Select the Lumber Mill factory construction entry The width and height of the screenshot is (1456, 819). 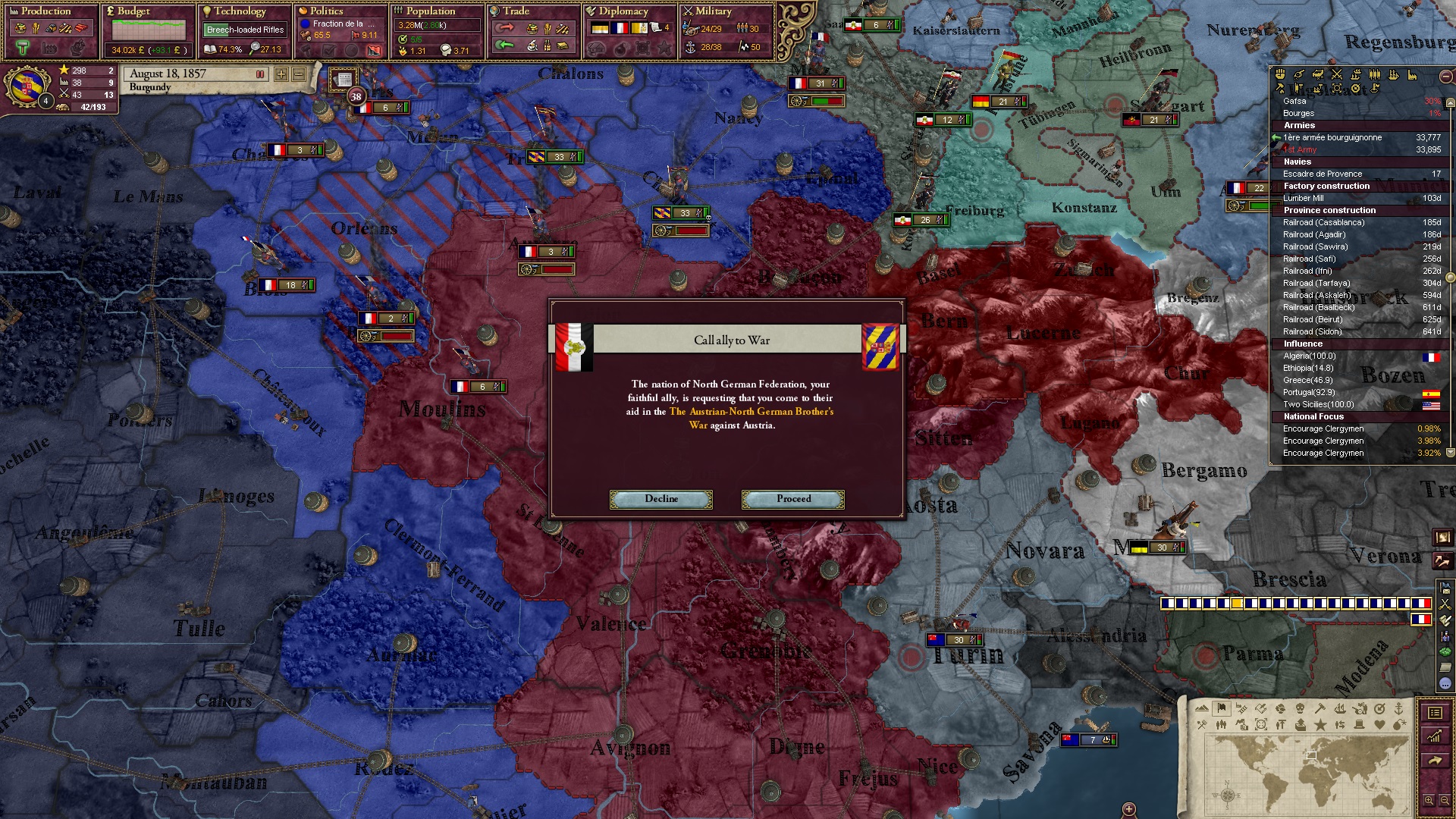tap(1303, 199)
